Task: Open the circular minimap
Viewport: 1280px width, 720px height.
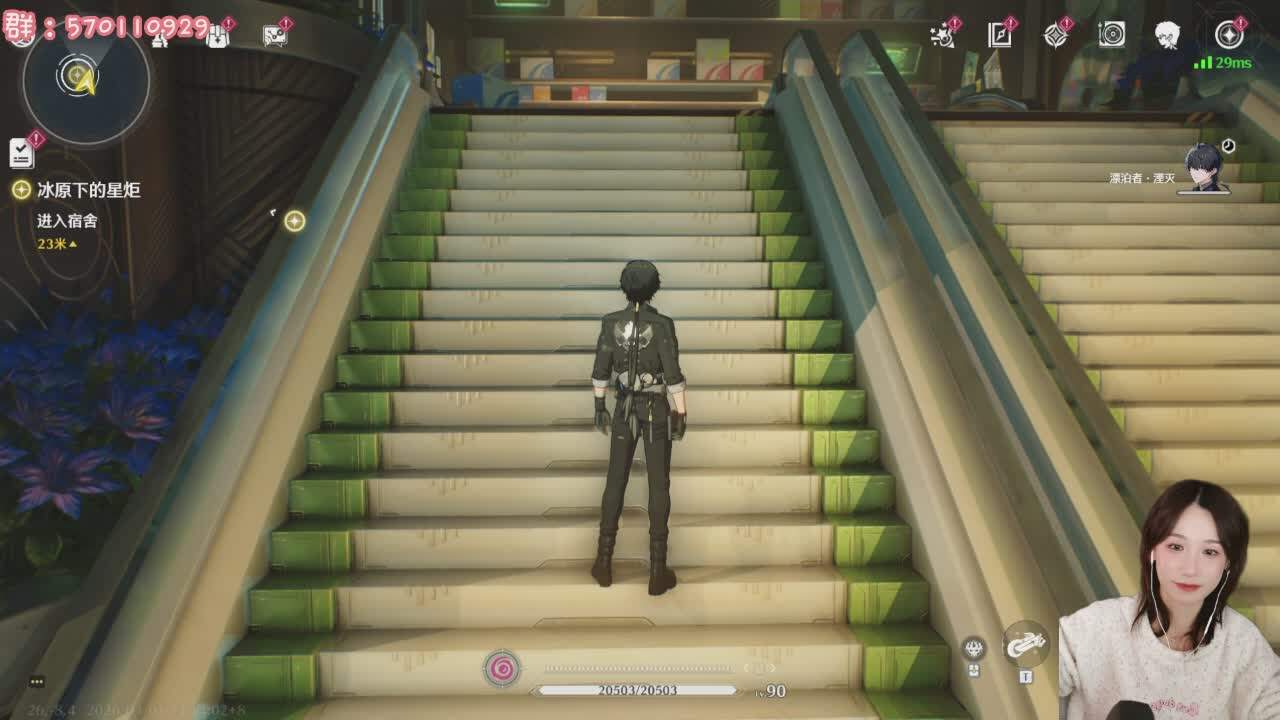Action: click(x=85, y=80)
